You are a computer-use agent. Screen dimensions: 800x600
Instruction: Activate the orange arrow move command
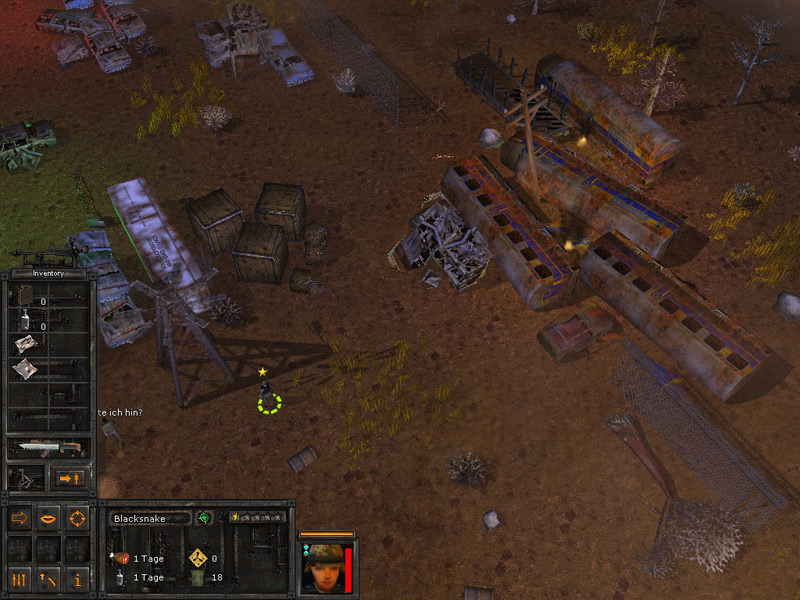tap(19, 518)
